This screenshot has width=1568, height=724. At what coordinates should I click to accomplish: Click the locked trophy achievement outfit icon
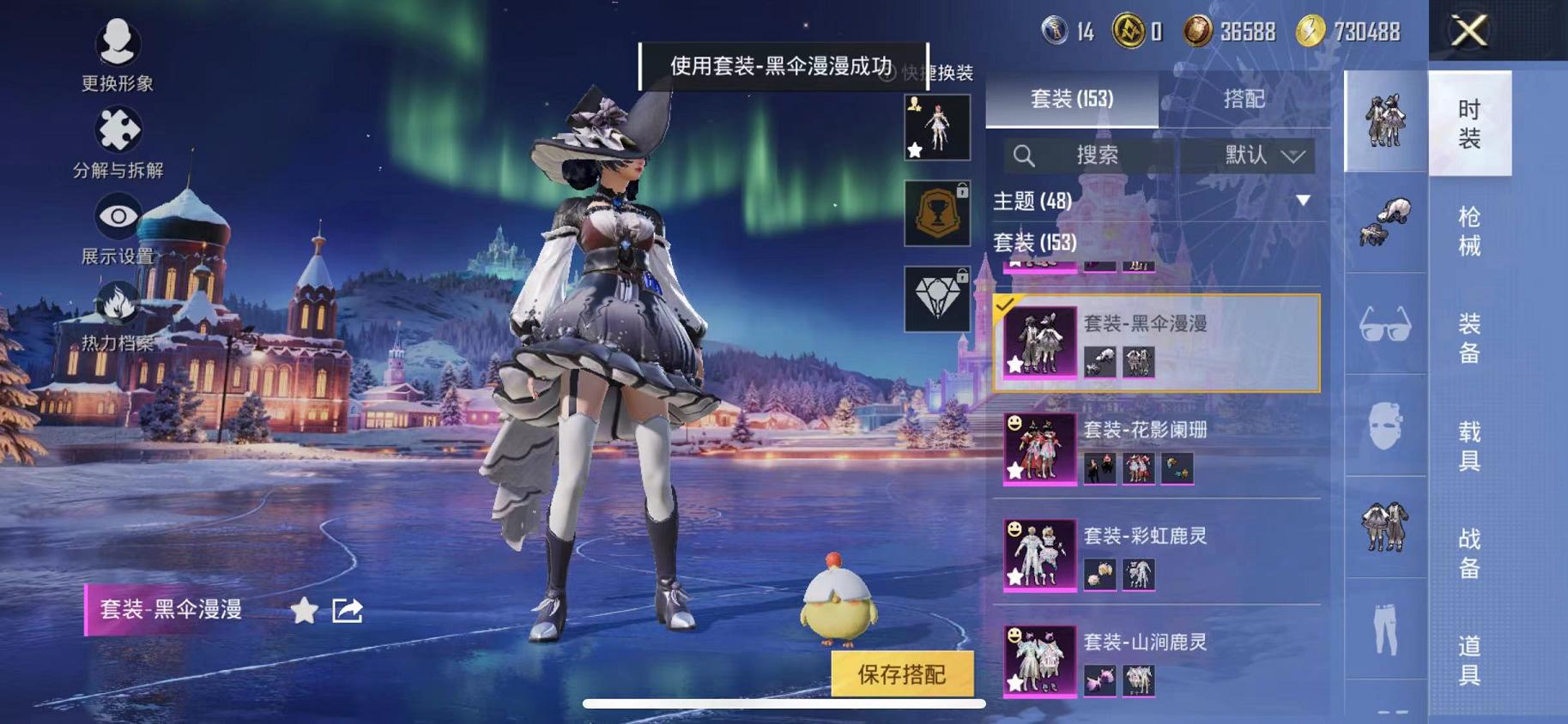937,212
